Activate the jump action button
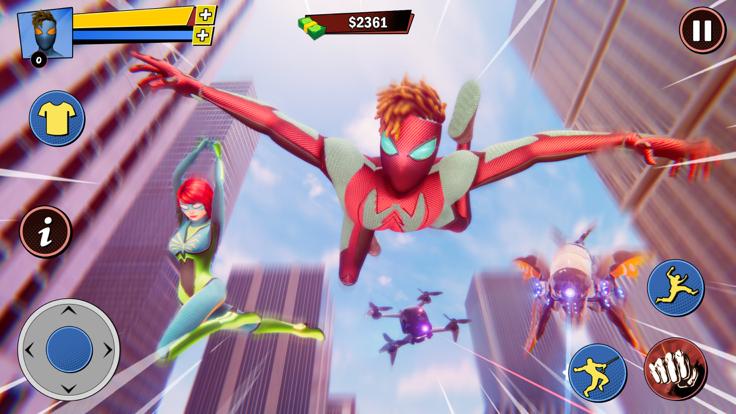The height and width of the screenshot is (414, 736). click(675, 287)
